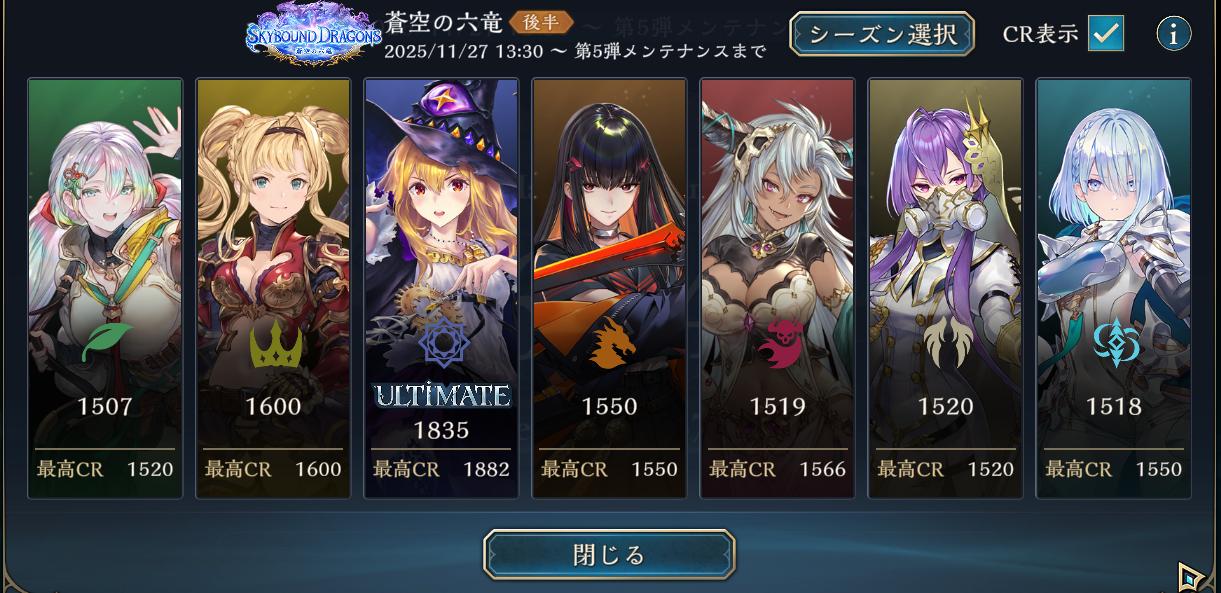Toggle the CR表示 checkbox
Viewport: 1221px width, 593px height.
click(1105, 33)
